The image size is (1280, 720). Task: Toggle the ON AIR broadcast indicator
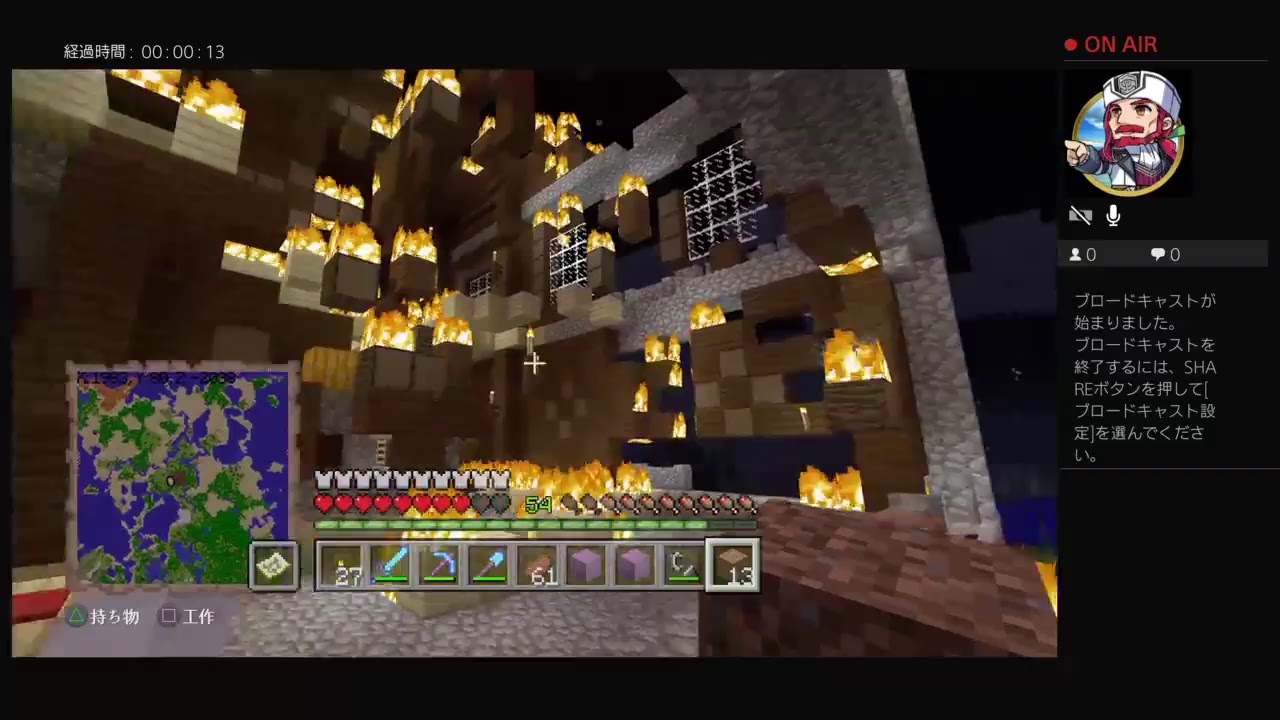tap(1110, 44)
